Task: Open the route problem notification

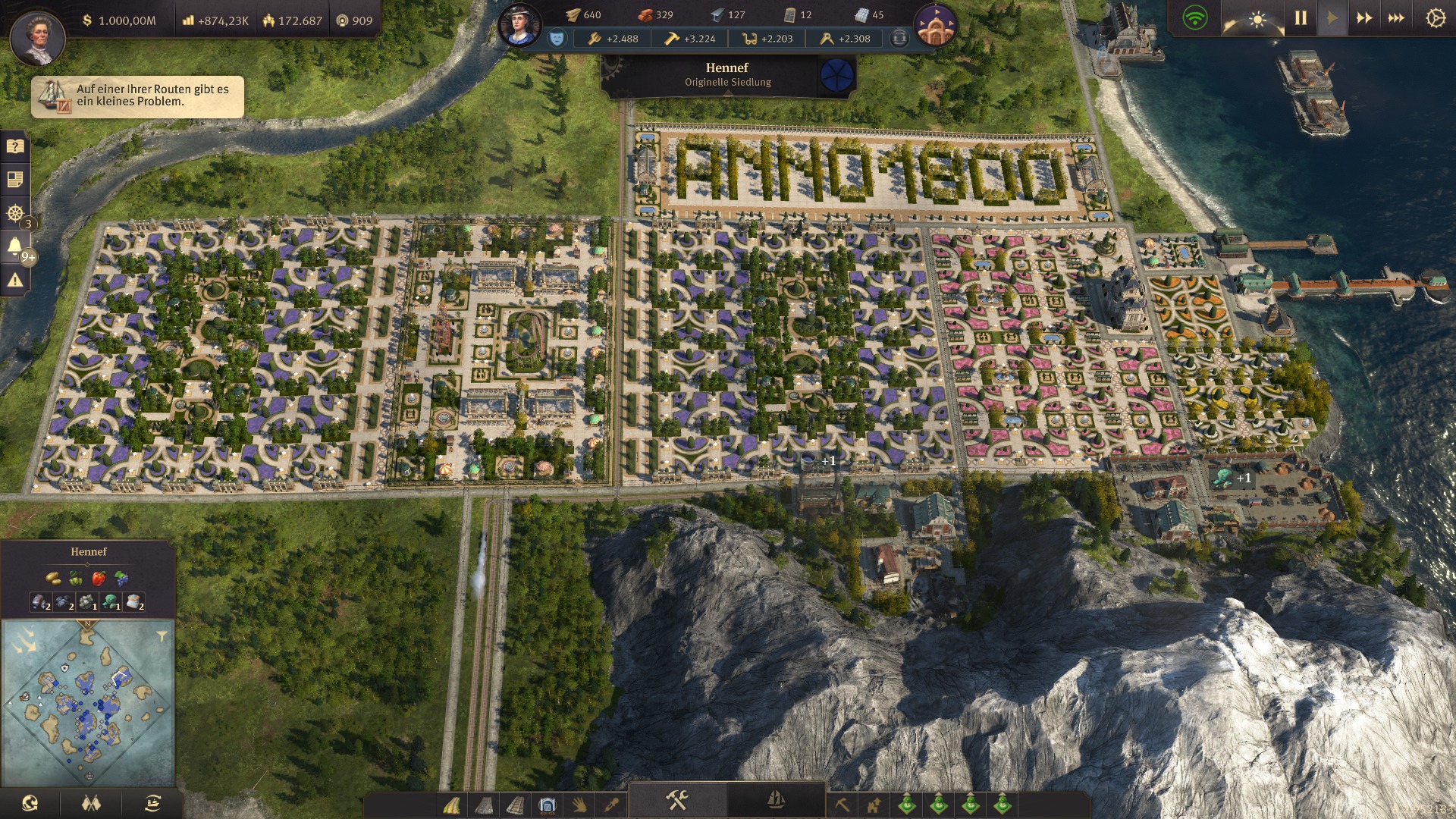Action: pos(137,96)
